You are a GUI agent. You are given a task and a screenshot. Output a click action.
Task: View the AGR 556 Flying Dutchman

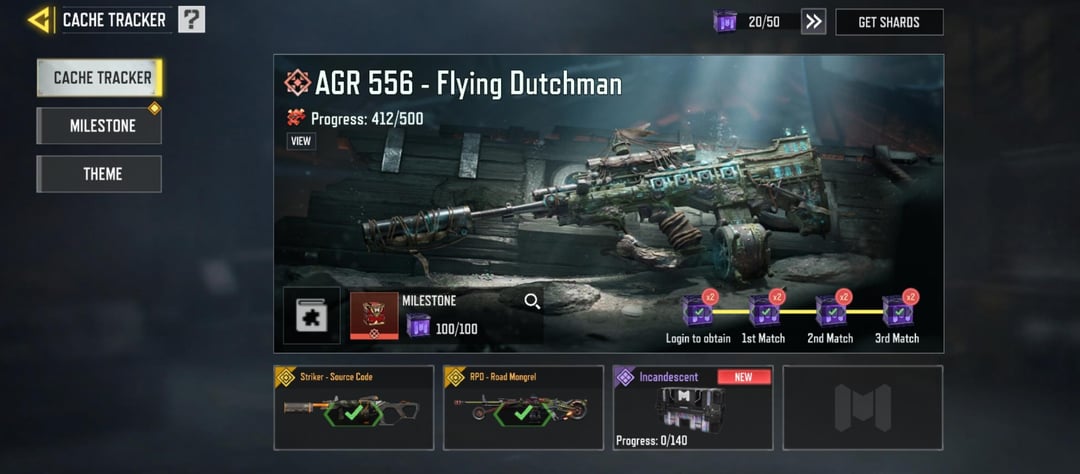pyautogui.click(x=301, y=141)
